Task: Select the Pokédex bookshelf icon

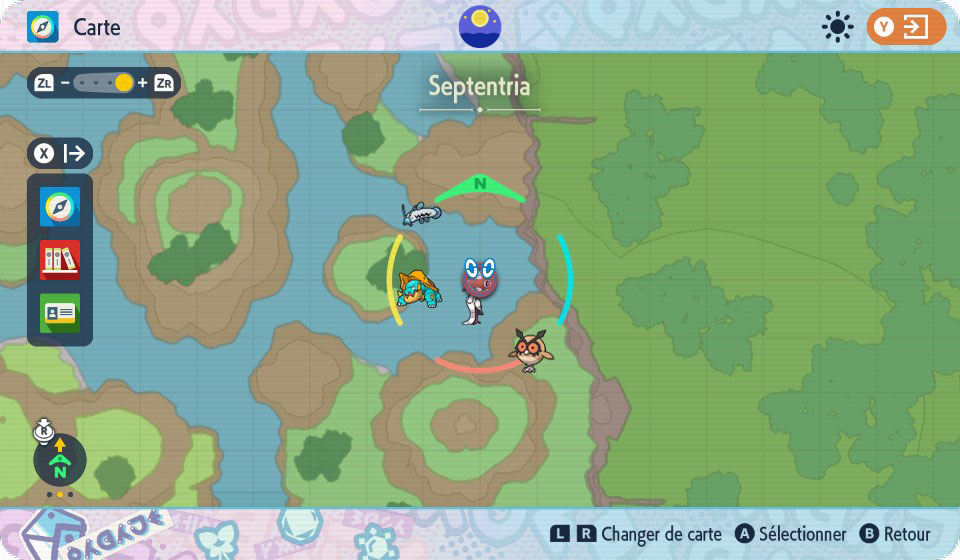Action: tap(60, 260)
